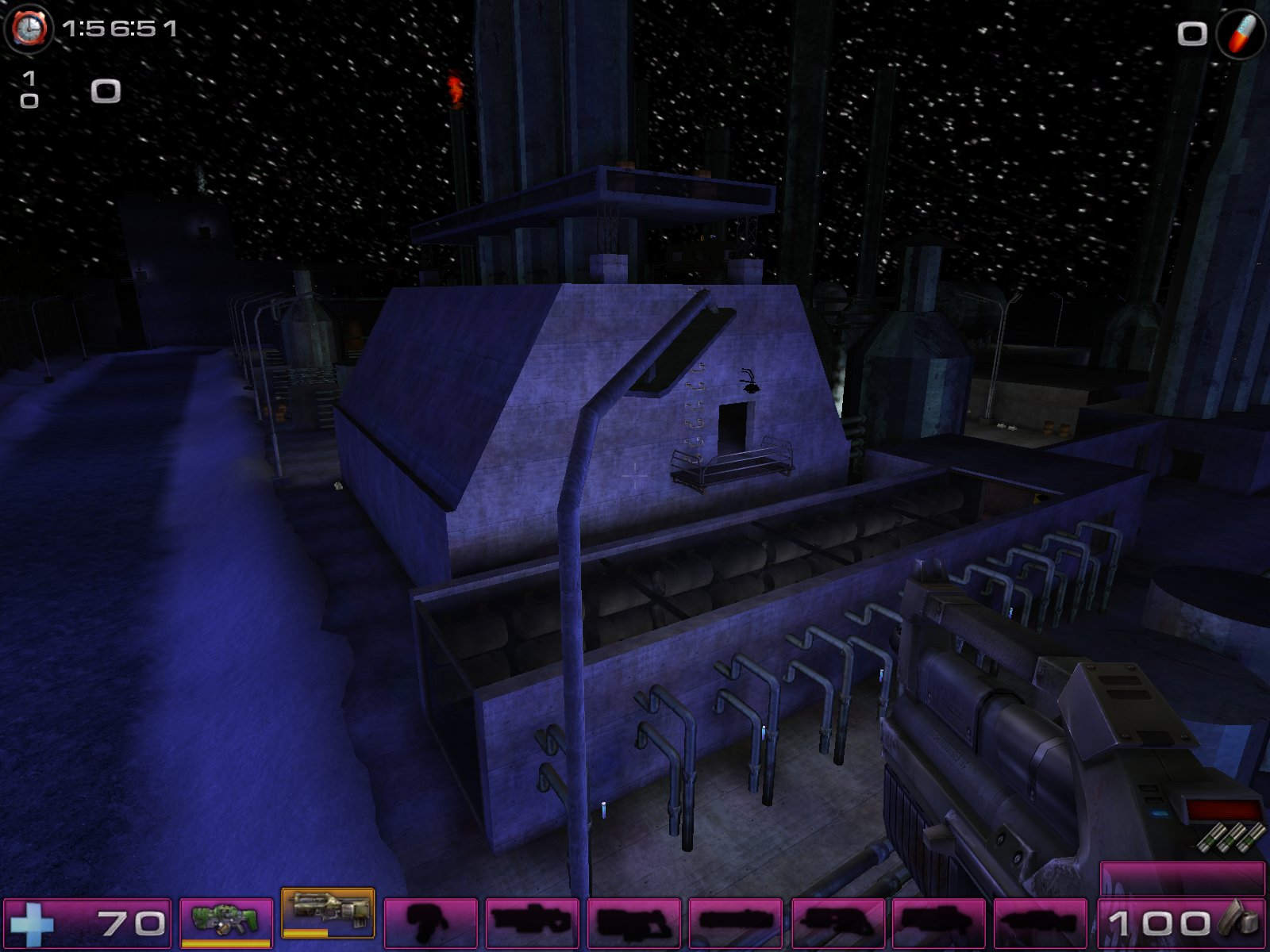Image resolution: width=1270 pixels, height=952 pixels.
Task: Click the yellow ammo bar under the Bio Rifle
Action: click(x=226, y=944)
